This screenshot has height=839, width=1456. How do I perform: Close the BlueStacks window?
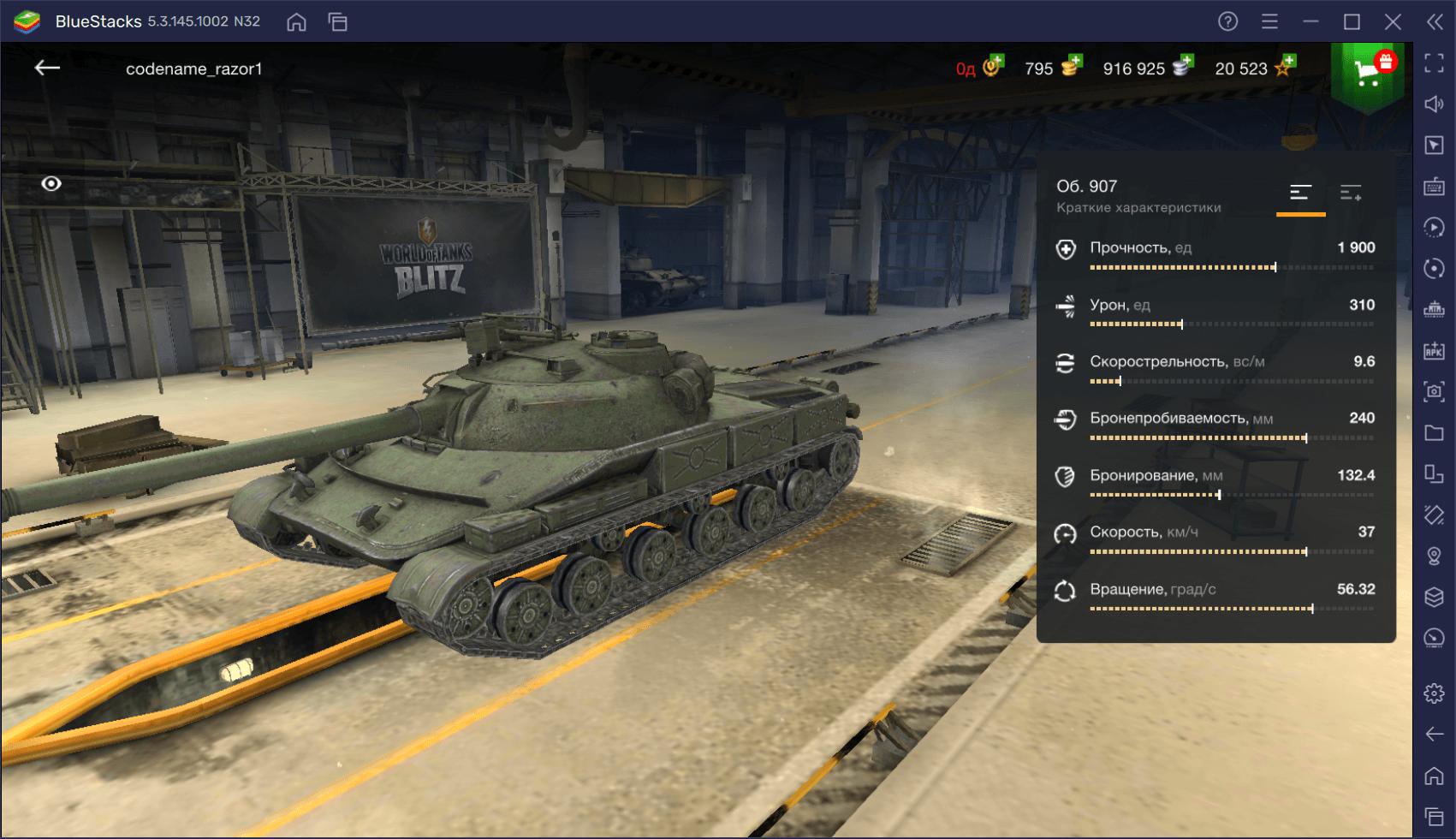(1393, 22)
